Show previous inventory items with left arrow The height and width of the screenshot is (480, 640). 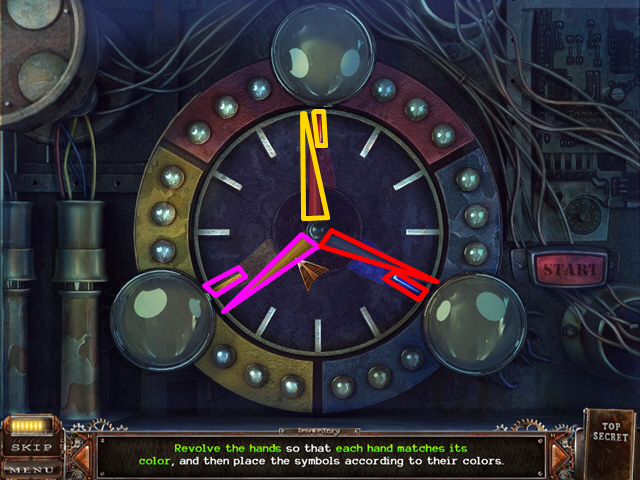tap(83, 457)
